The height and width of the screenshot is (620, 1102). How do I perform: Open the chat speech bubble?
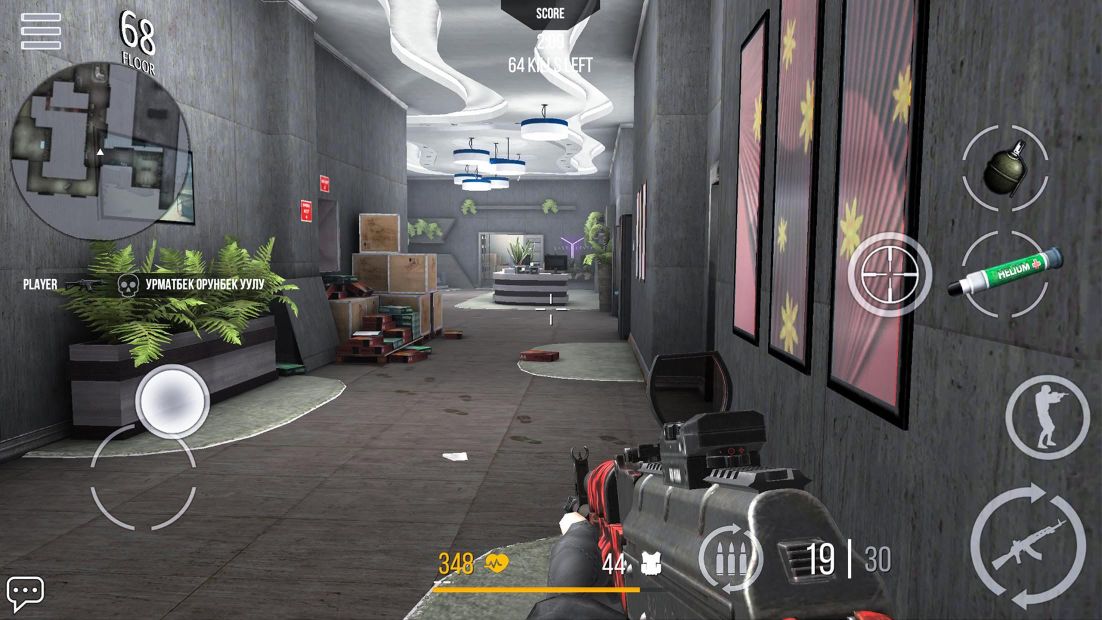tap(25, 592)
